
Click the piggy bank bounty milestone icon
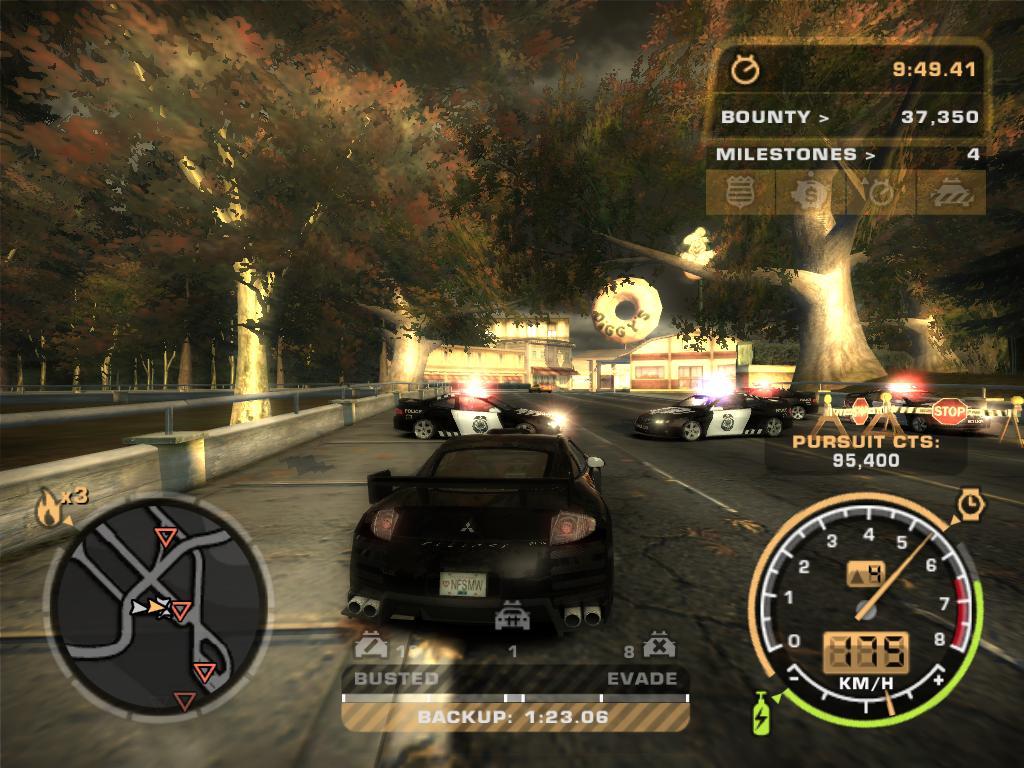(x=810, y=192)
